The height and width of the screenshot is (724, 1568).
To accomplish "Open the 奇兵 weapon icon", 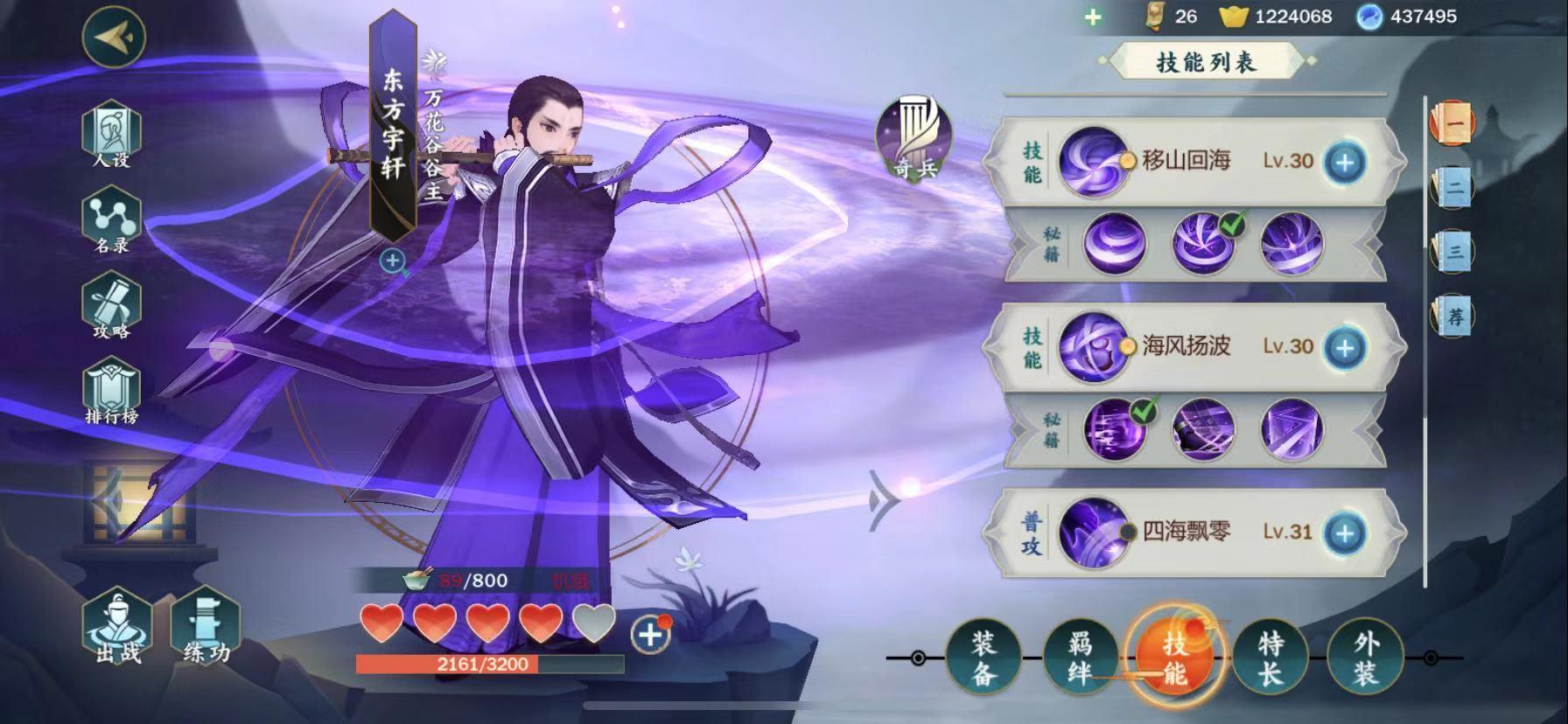I will [x=914, y=140].
